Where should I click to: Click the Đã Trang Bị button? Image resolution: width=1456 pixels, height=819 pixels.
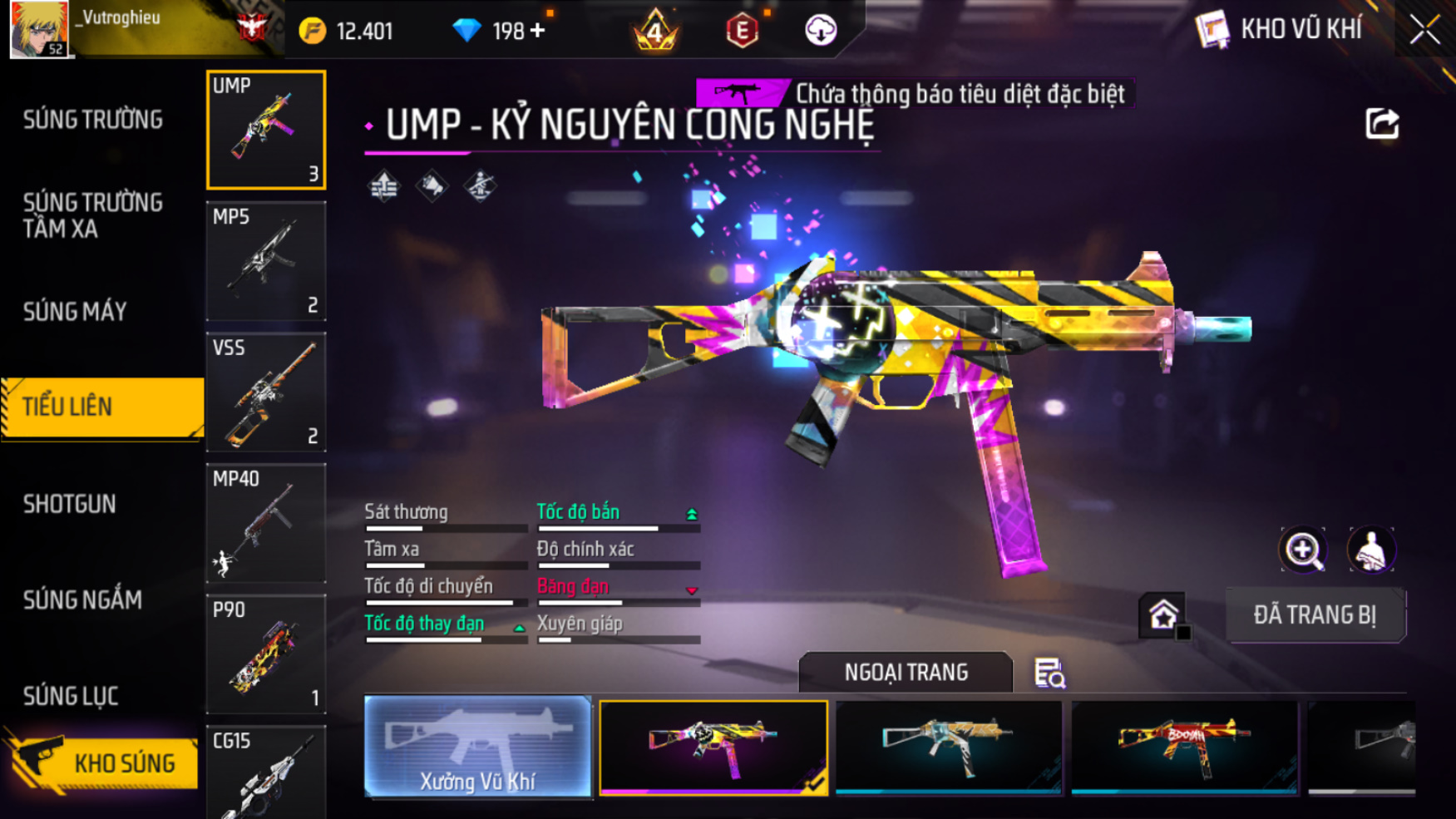(x=1315, y=615)
